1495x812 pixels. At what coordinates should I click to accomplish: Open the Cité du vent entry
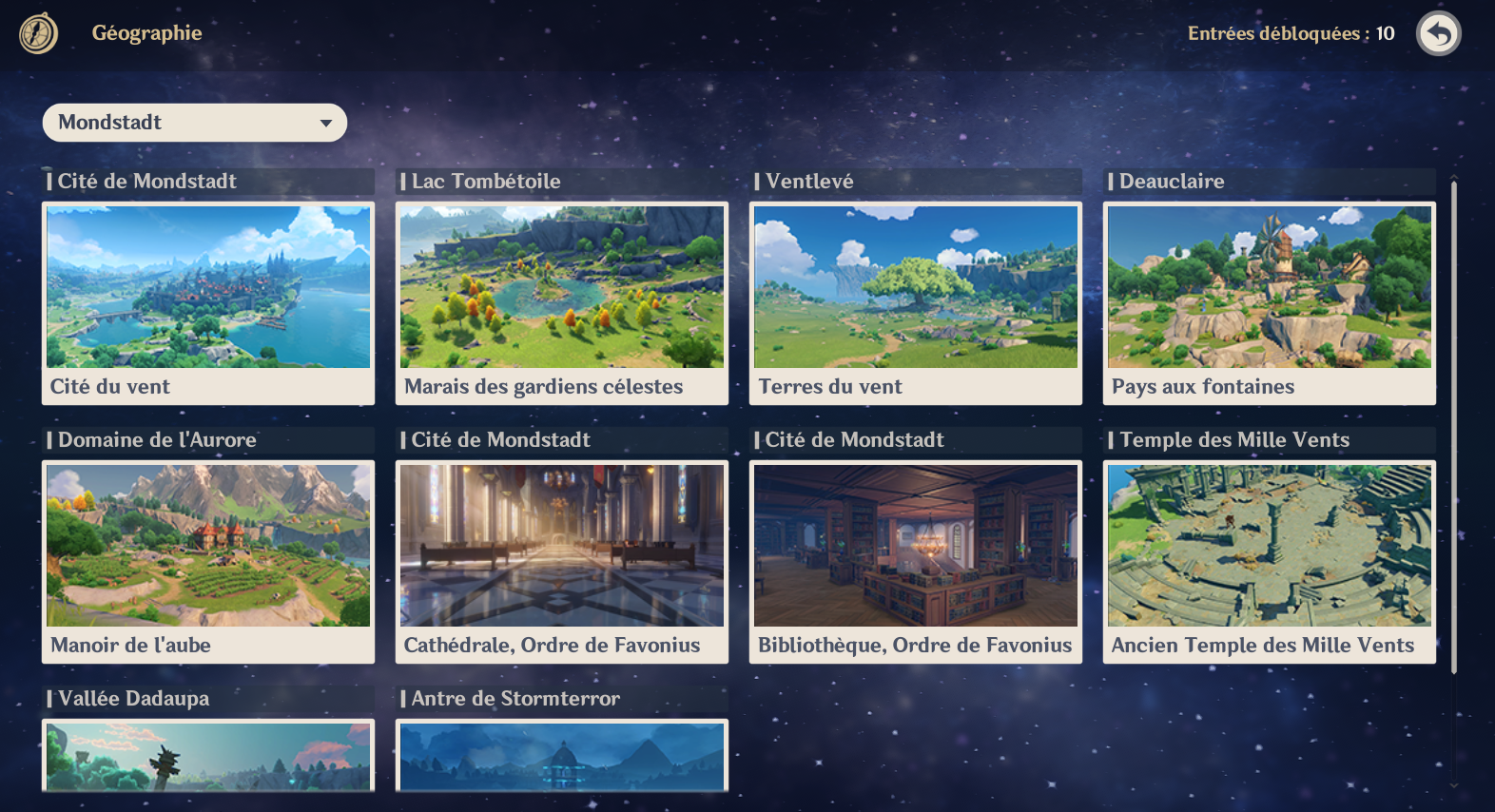click(207, 286)
